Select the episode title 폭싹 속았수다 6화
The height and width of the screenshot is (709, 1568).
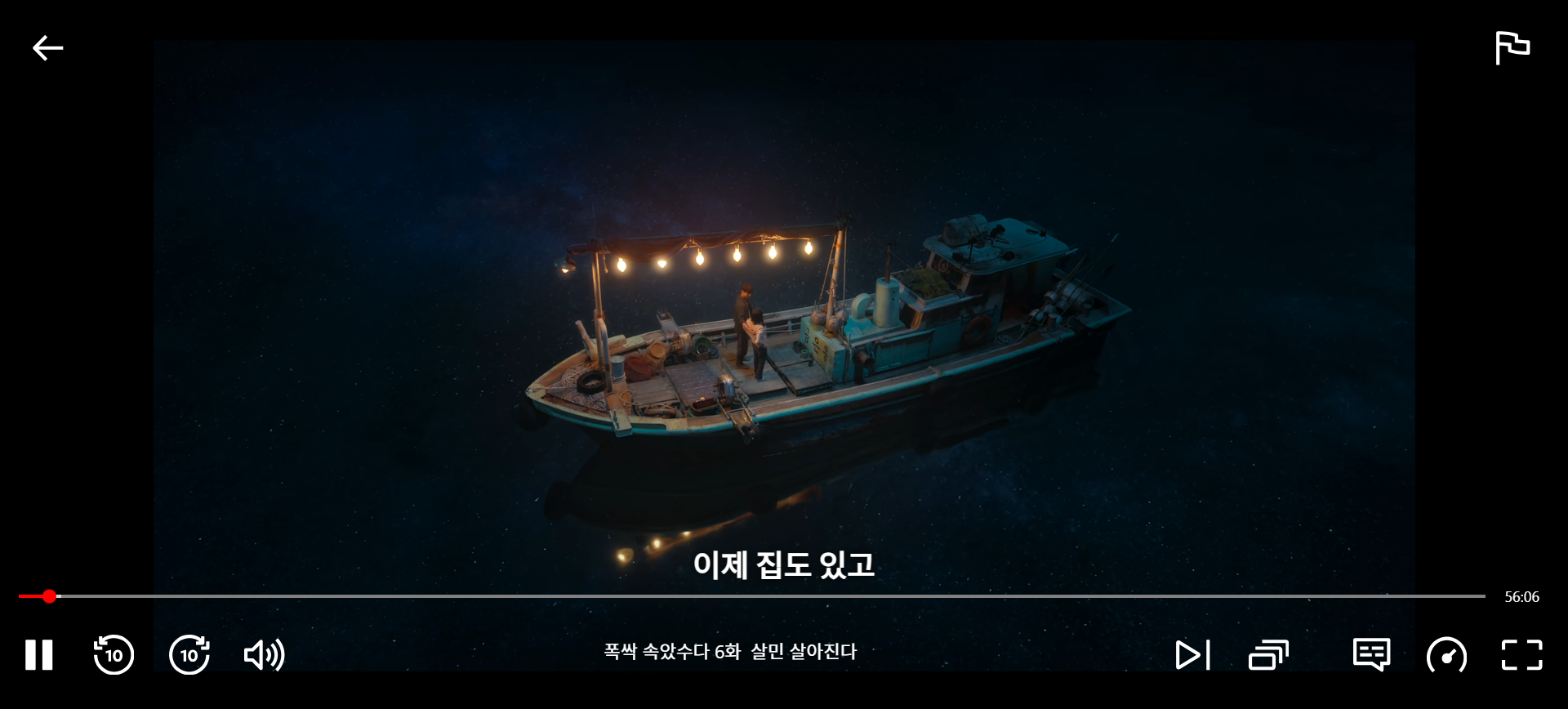pos(731,651)
